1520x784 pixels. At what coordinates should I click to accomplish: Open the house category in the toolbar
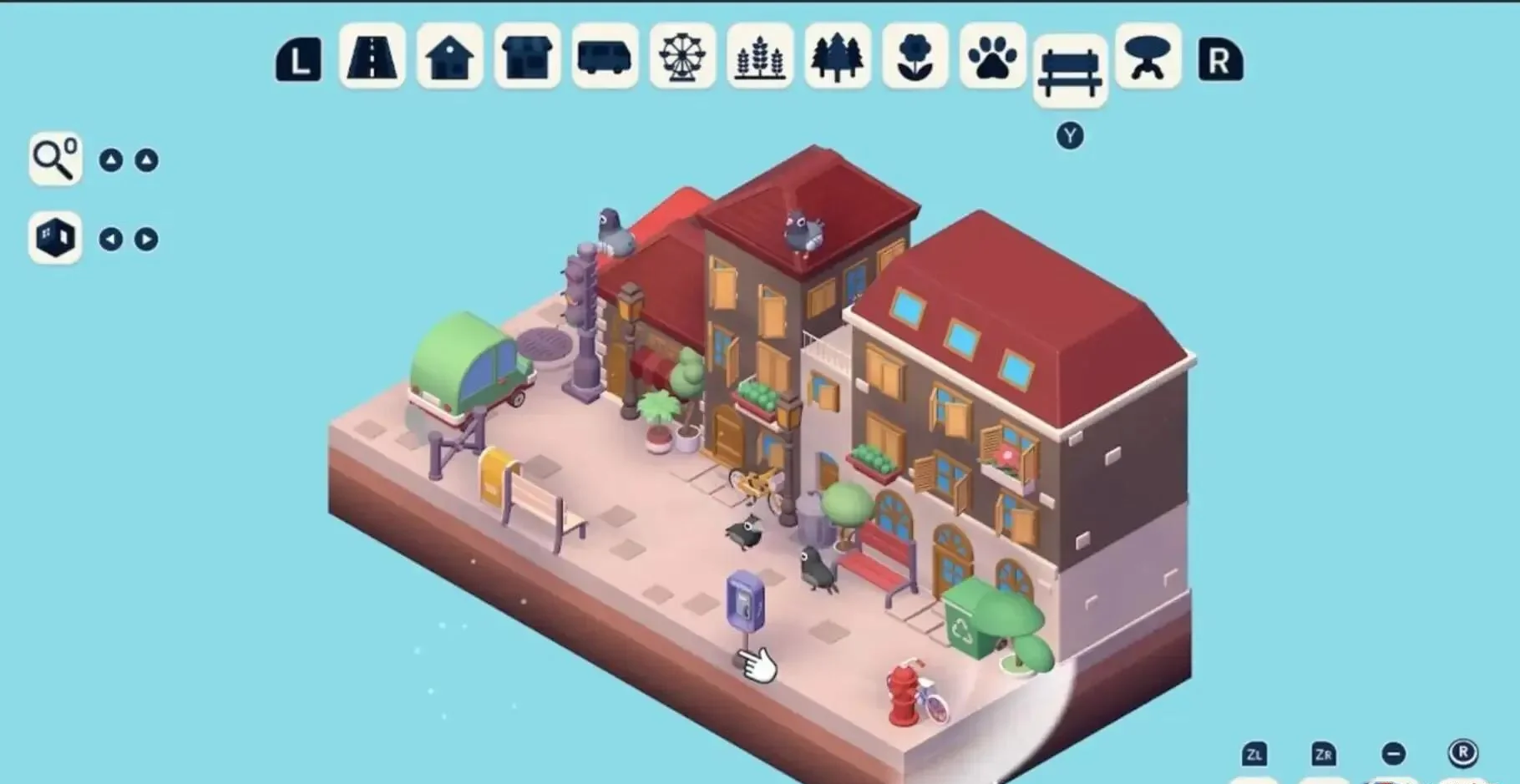click(450, 59)
